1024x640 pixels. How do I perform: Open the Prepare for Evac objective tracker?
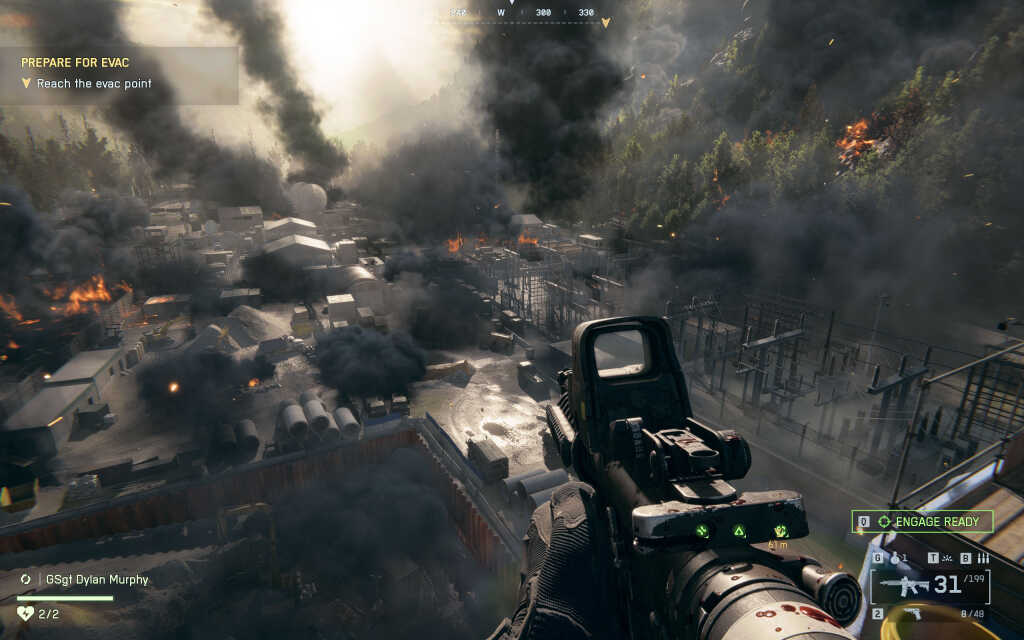click(x=118, y=73)
